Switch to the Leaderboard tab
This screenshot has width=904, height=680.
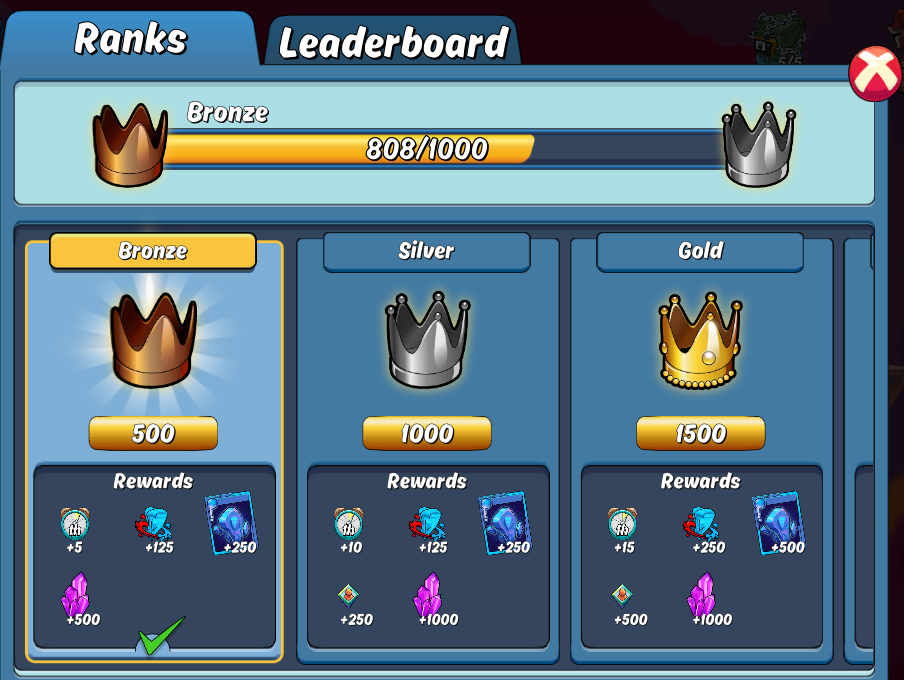(x=393, y=42)
